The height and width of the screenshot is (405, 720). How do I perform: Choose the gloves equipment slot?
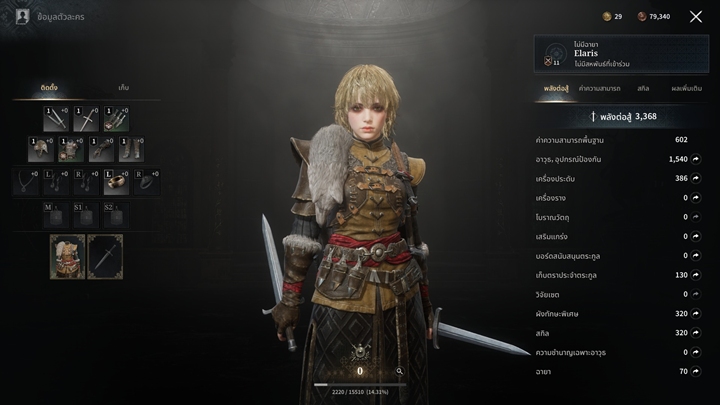[100, 150]
